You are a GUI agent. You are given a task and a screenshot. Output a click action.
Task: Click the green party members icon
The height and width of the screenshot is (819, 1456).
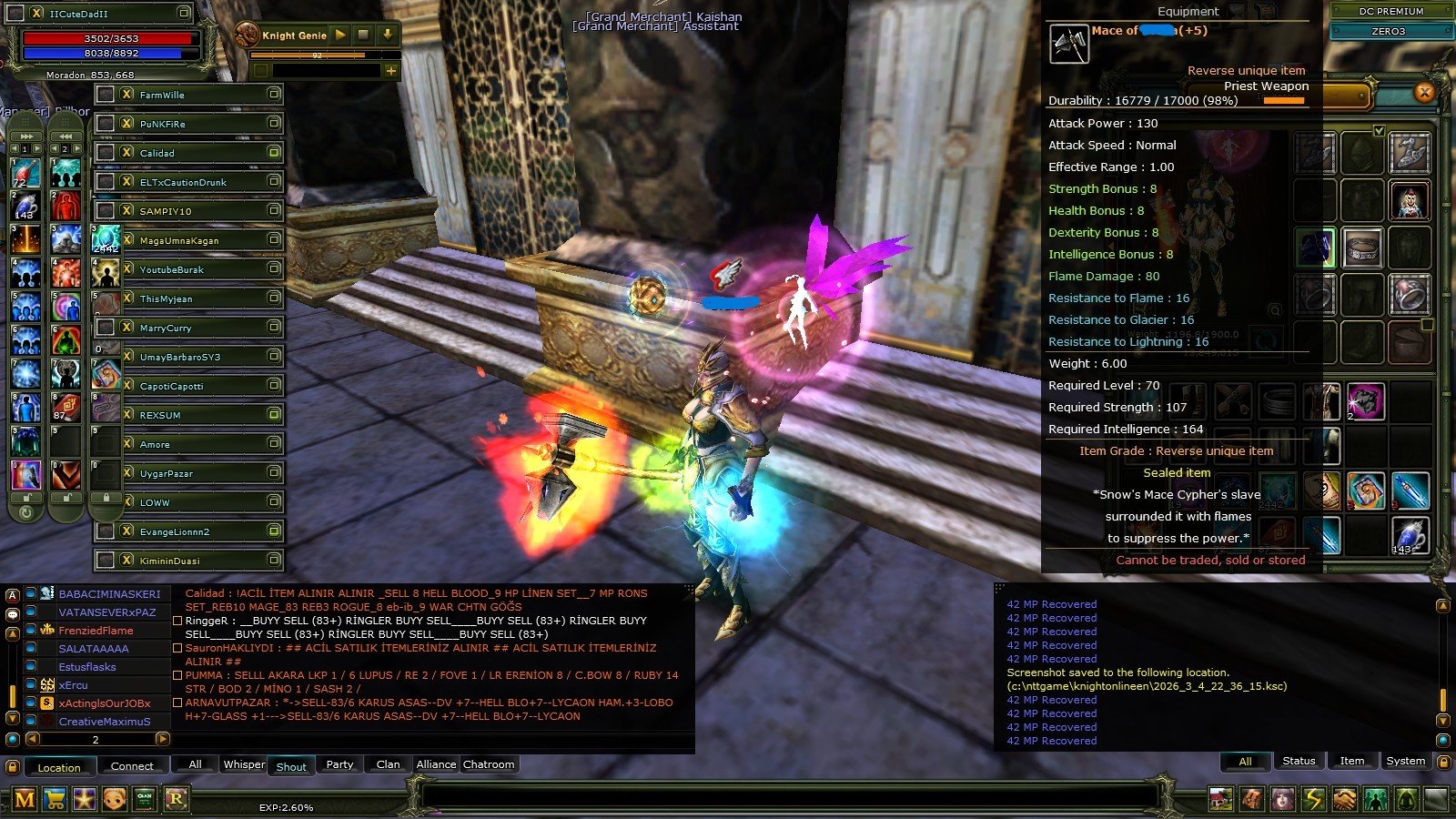pyautogui.click(x=1376, y=798)
